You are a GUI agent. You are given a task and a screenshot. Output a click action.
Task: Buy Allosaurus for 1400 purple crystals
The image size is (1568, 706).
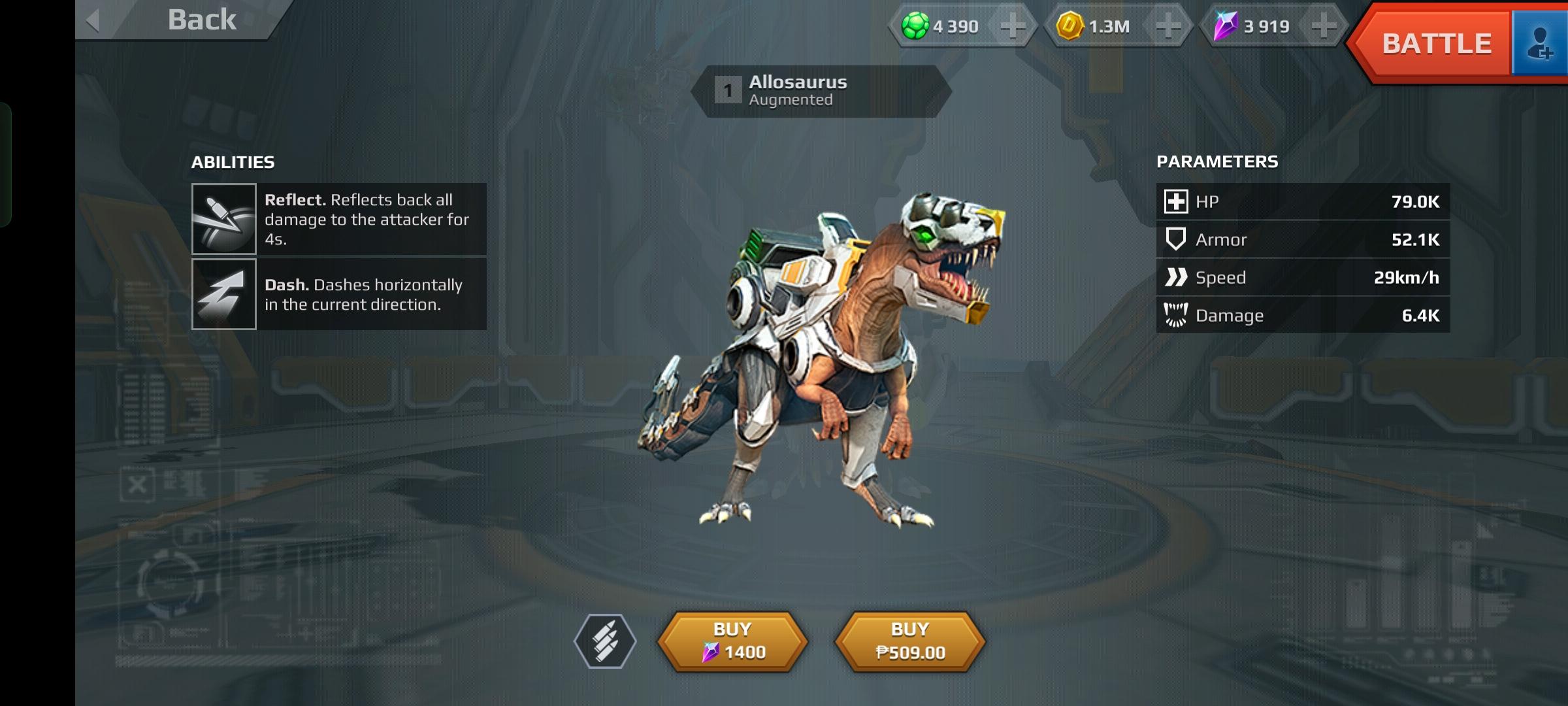(732, 641)
